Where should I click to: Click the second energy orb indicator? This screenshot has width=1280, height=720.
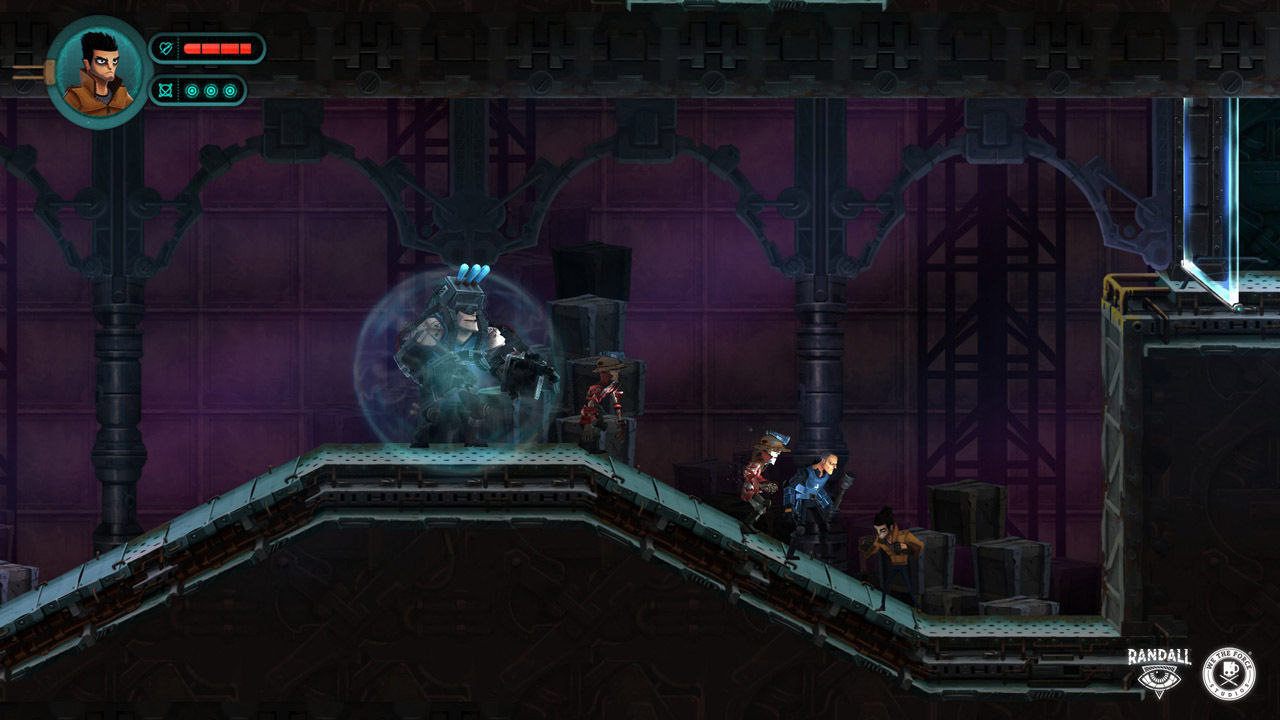211,90
